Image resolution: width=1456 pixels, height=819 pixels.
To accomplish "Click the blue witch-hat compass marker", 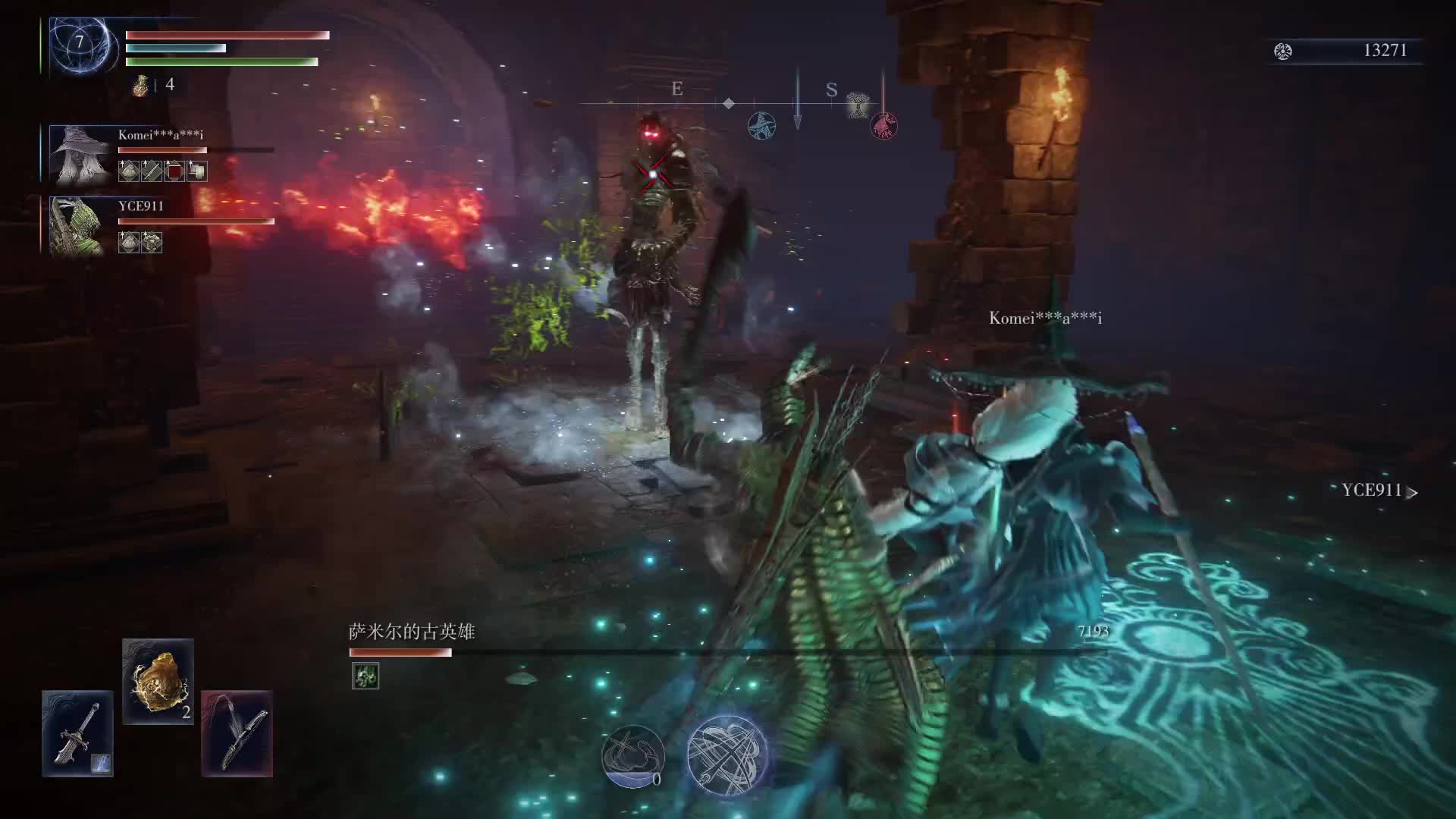I will [761, 125].
